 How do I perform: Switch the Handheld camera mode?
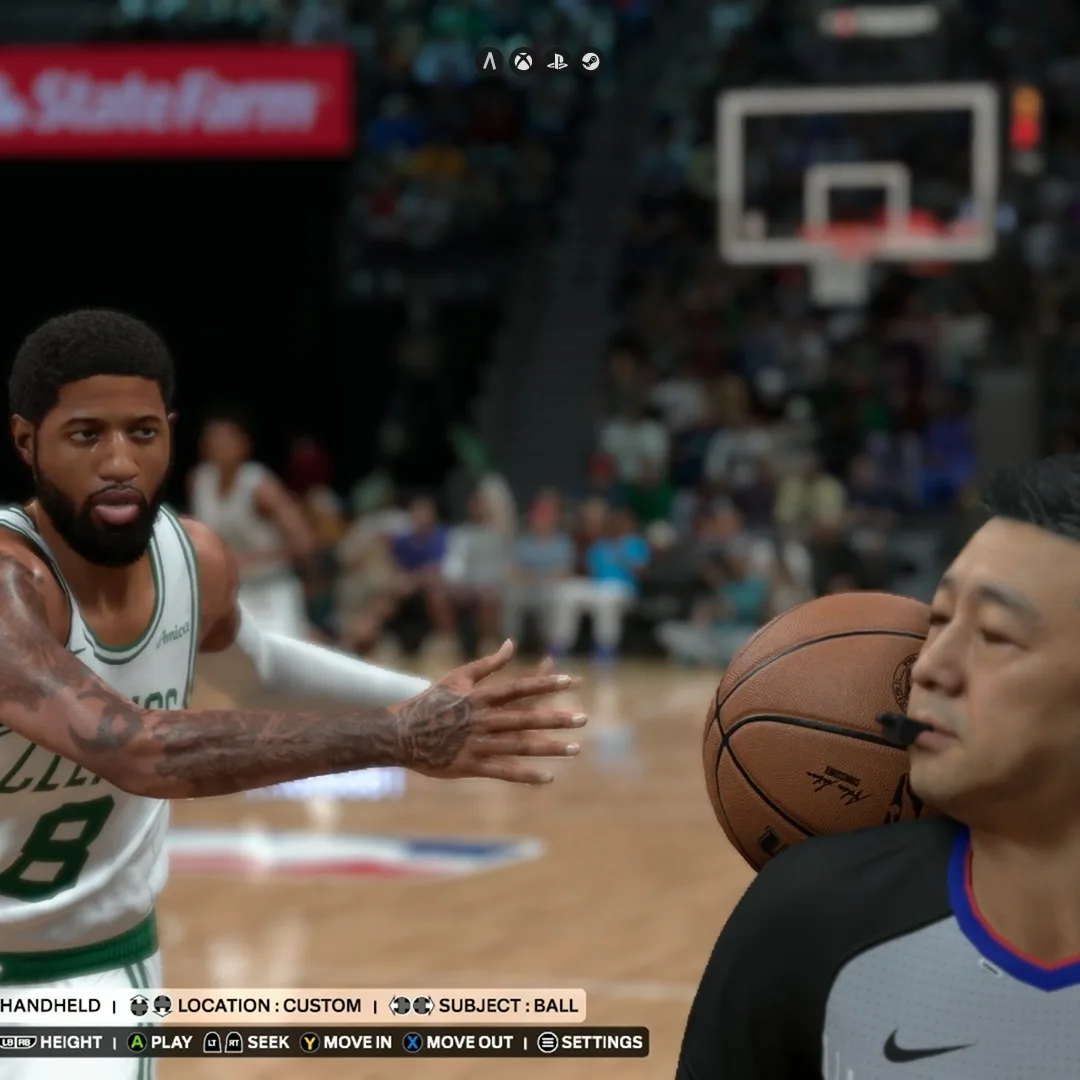50,1005
